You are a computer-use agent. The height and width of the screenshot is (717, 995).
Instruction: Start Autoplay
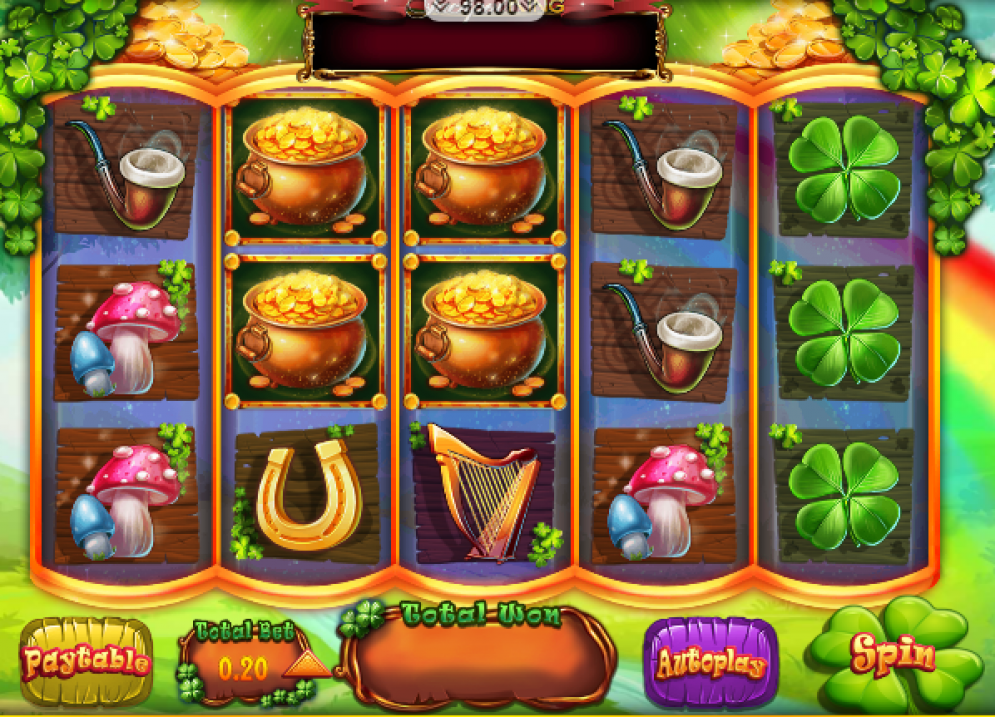point(710,663)
